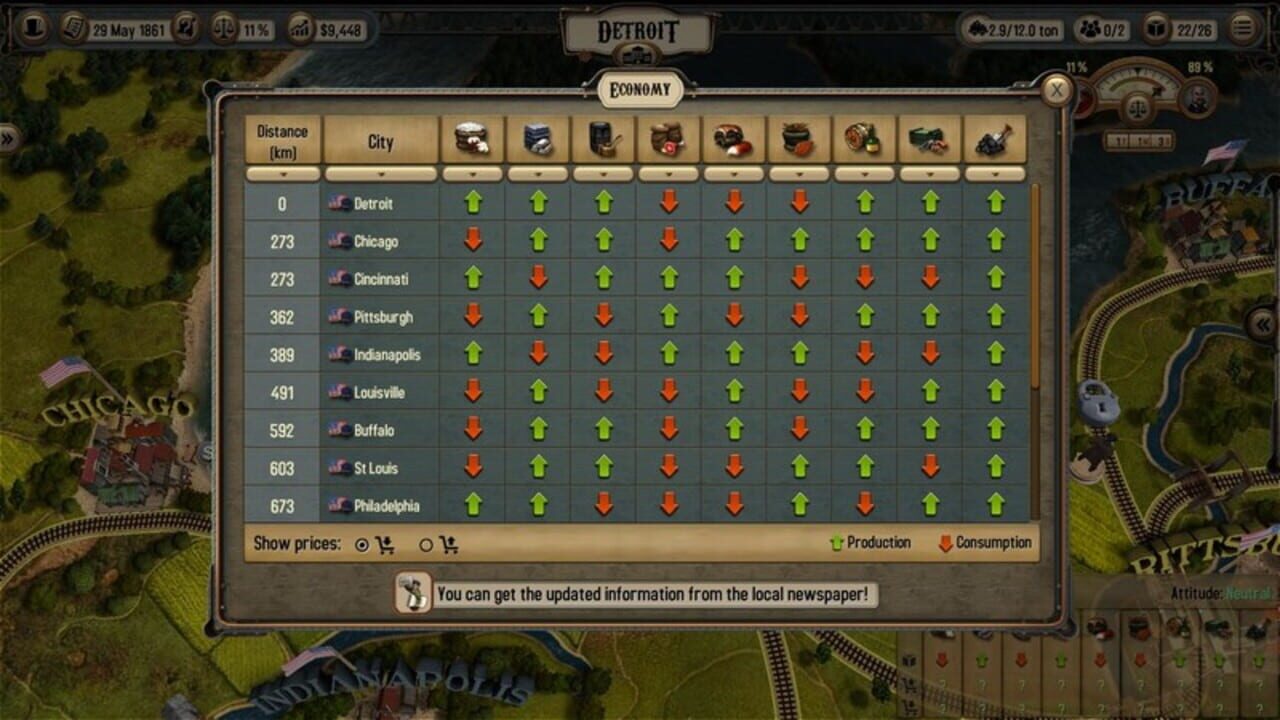Click the meat goods icon in table header
Viewport: 1280px width, 720px height.
735,138
